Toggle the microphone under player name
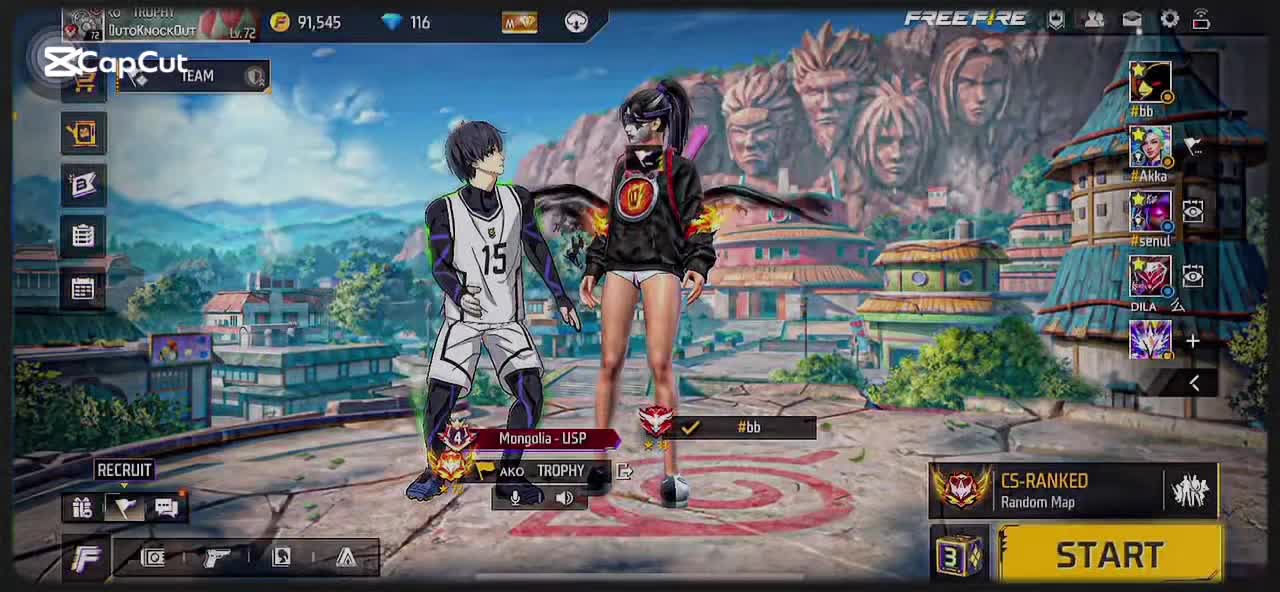 516,497
